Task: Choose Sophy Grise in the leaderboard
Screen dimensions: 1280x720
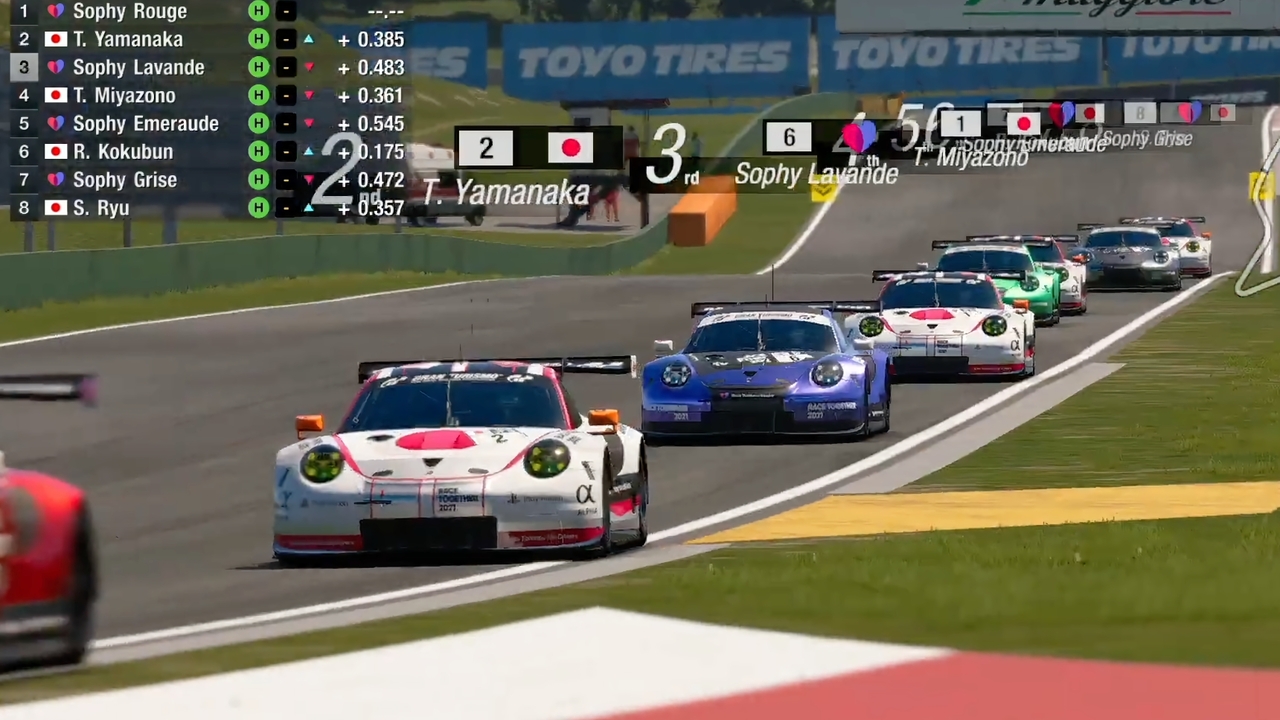Action: [x=124, y=180]
